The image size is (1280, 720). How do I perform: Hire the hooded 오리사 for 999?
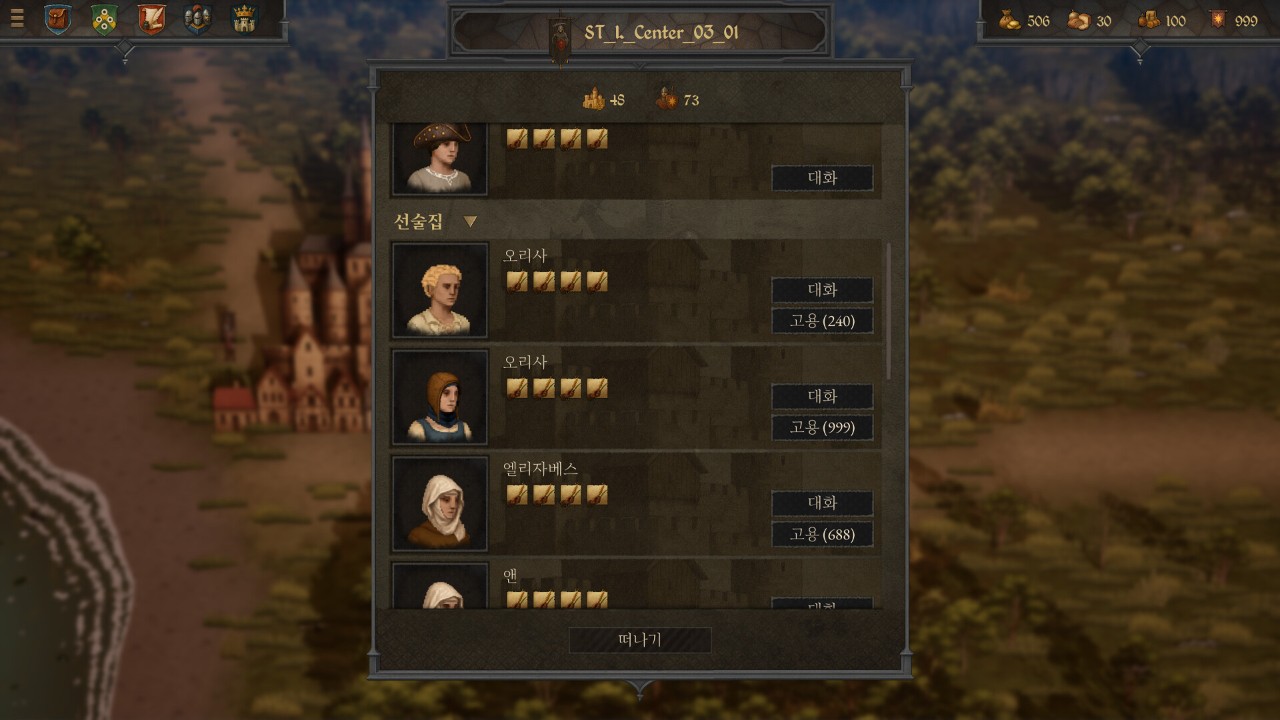point(822,428)
